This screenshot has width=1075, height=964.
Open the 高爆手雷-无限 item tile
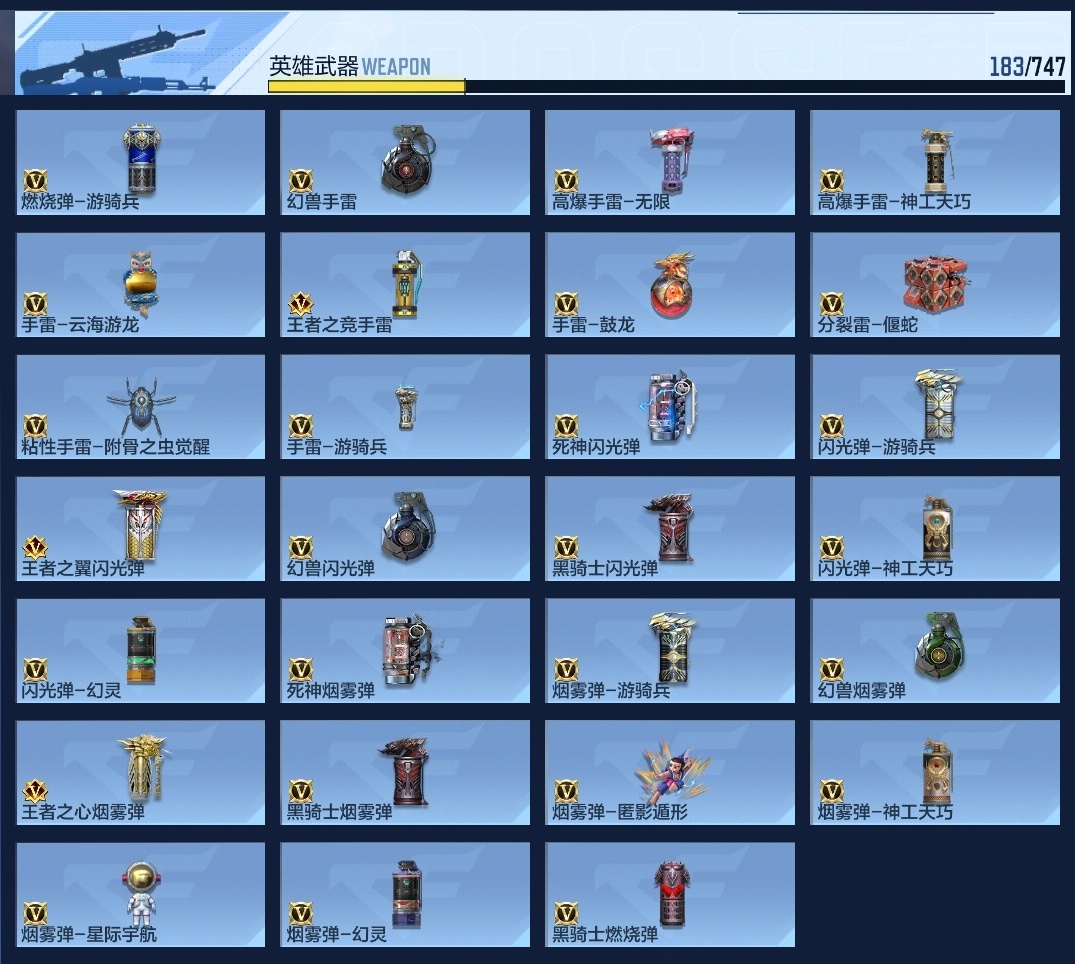670,162
